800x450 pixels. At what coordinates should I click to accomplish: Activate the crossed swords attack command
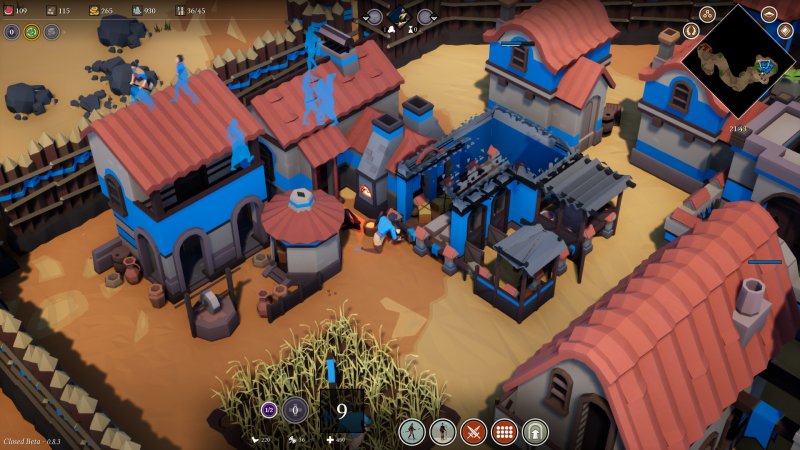473,432
